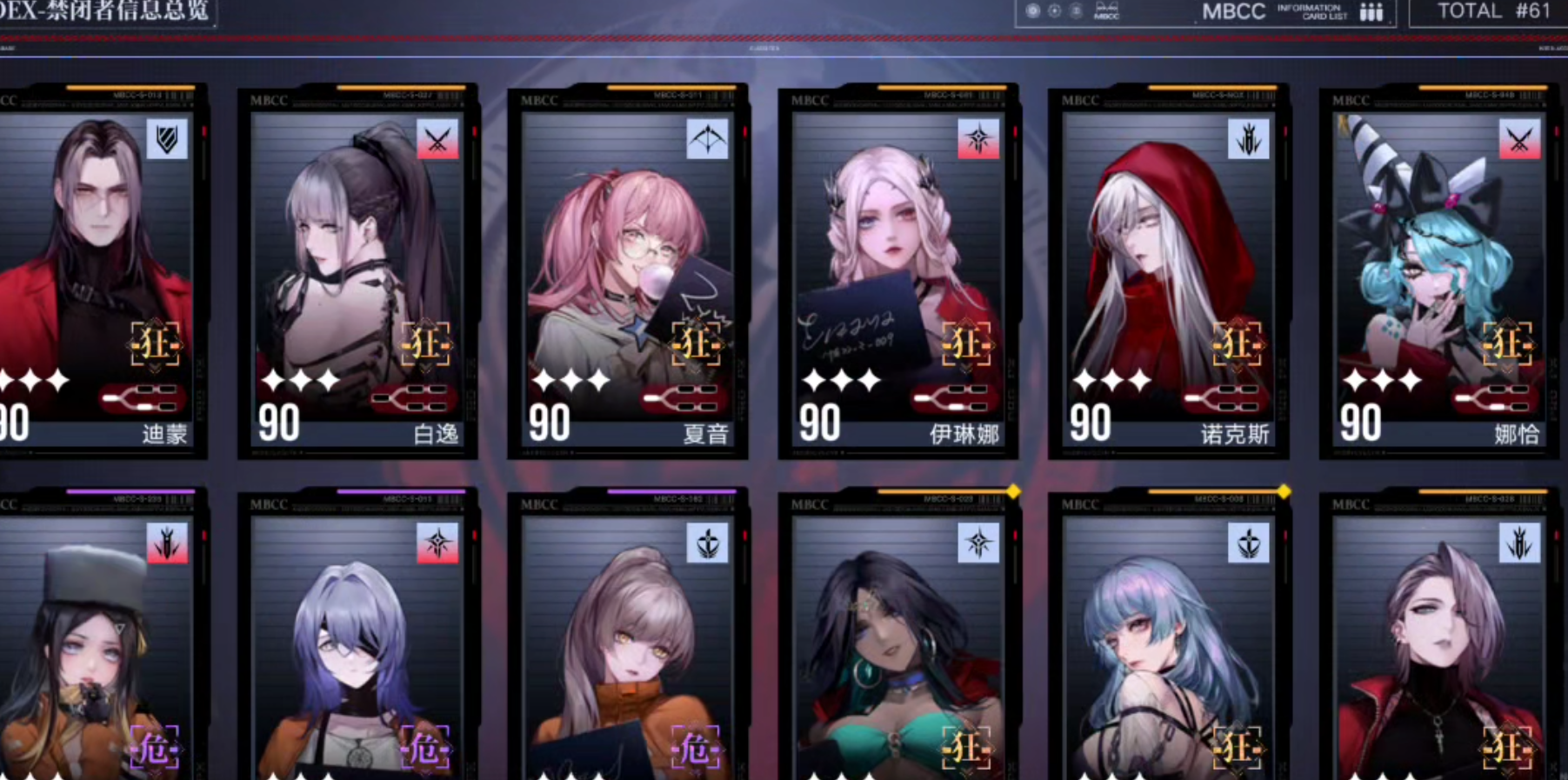Toggle the 狂 badge on 诺克斯's card
This screenshot has width=1568, height=780.
tap(1238, 345)
